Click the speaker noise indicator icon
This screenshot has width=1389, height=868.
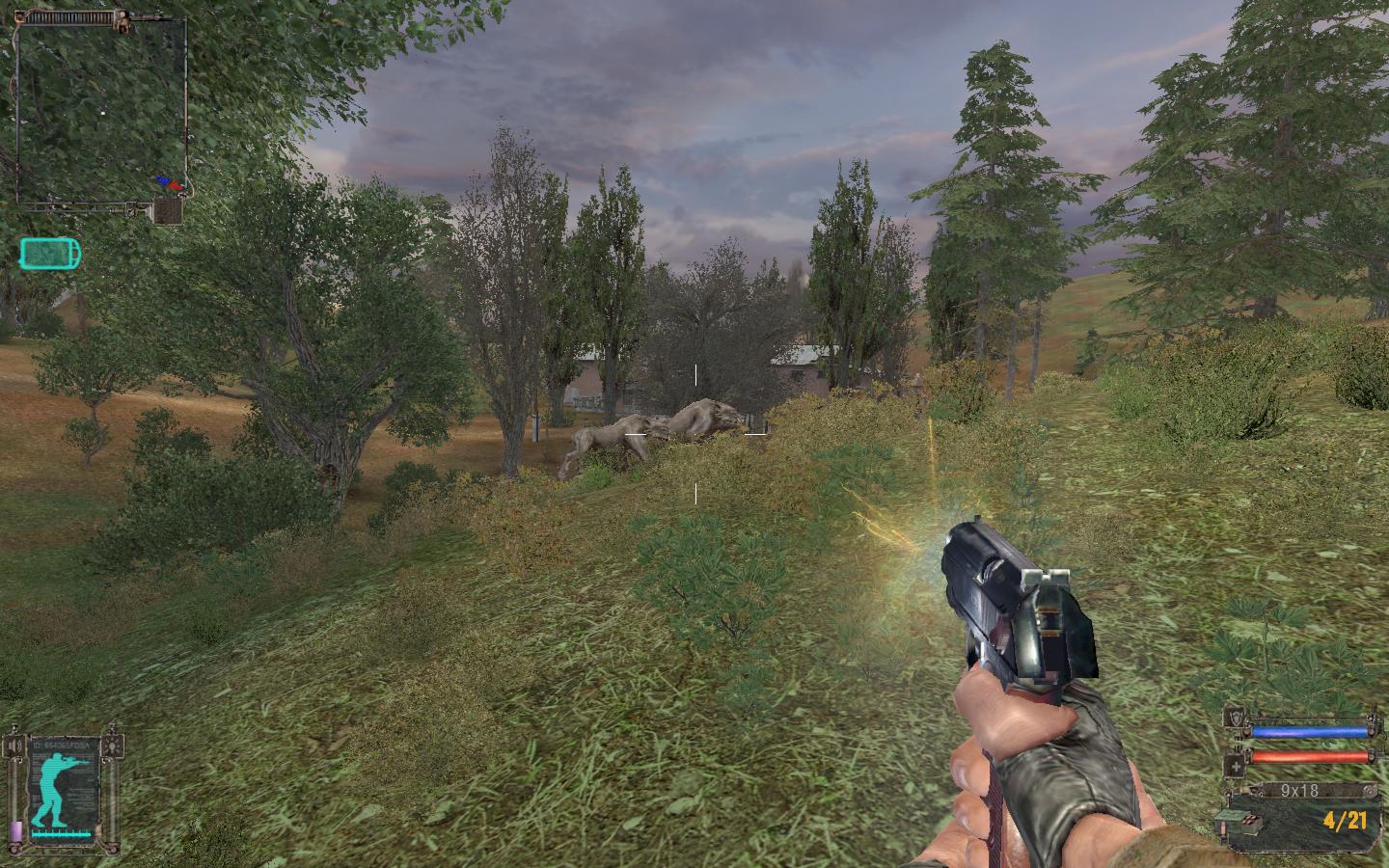click(14, 746)
